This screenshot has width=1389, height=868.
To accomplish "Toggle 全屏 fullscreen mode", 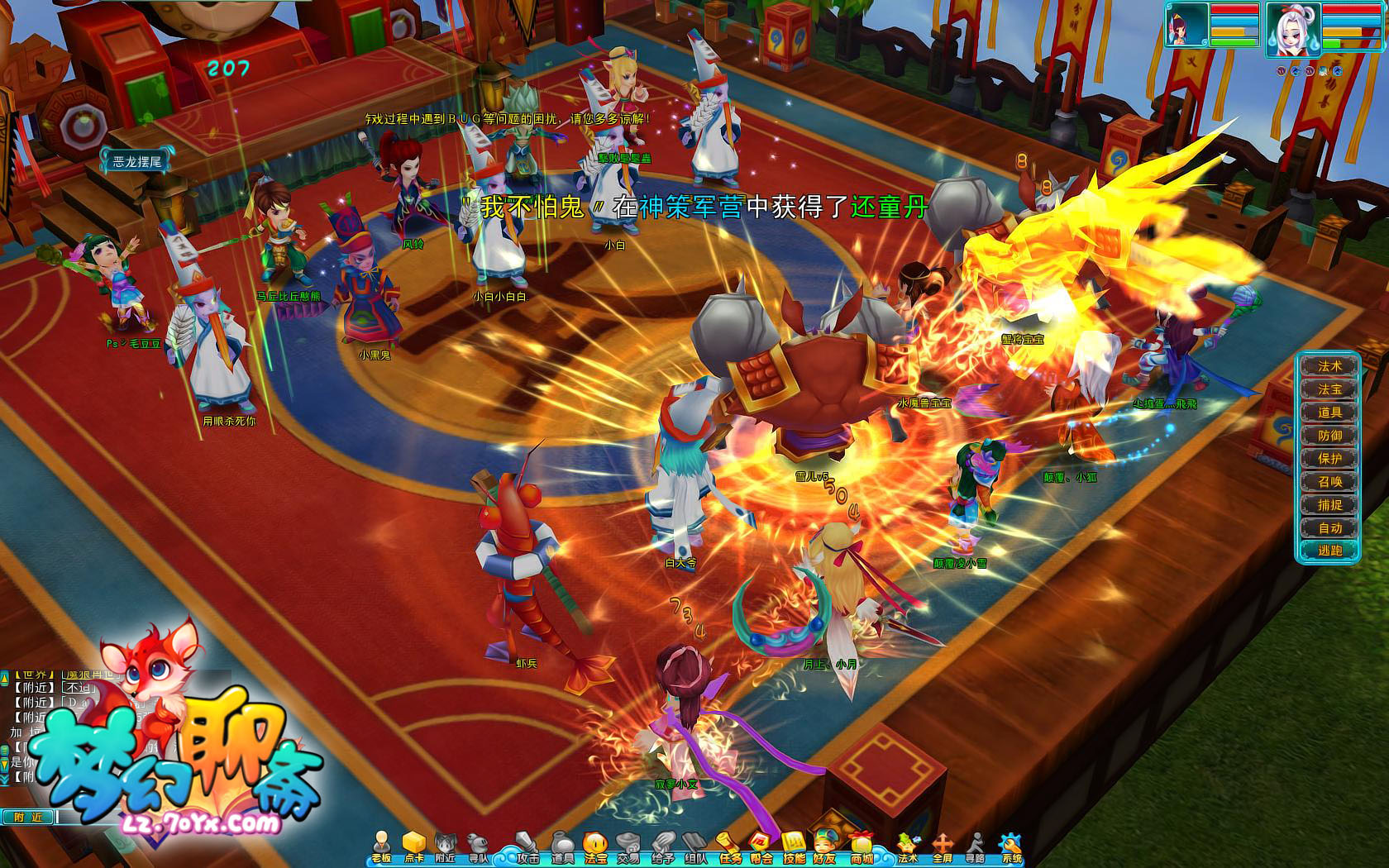I will tap(942, 847).
